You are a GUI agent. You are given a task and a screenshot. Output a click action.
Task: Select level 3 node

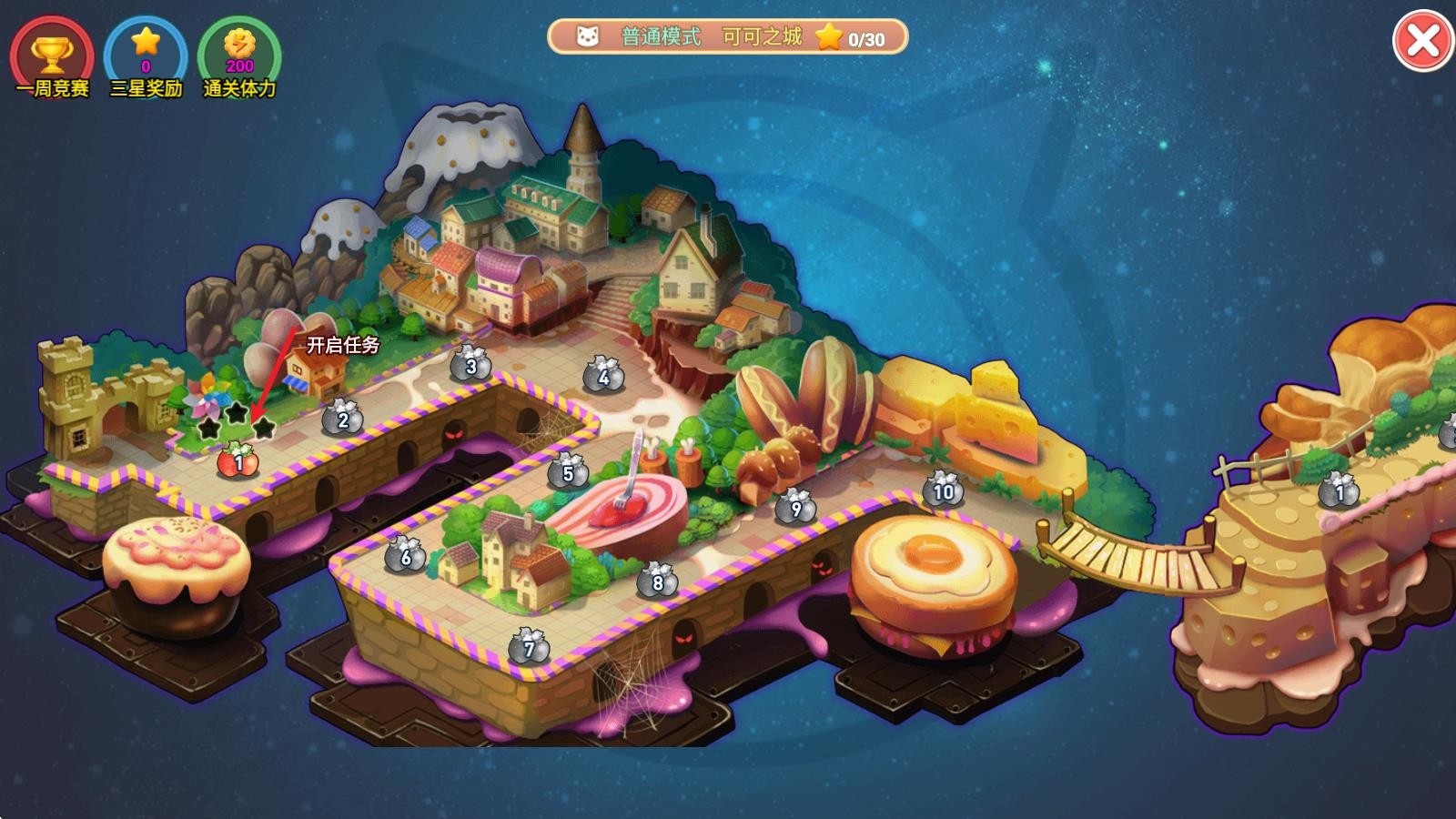[x=470, y=365]
